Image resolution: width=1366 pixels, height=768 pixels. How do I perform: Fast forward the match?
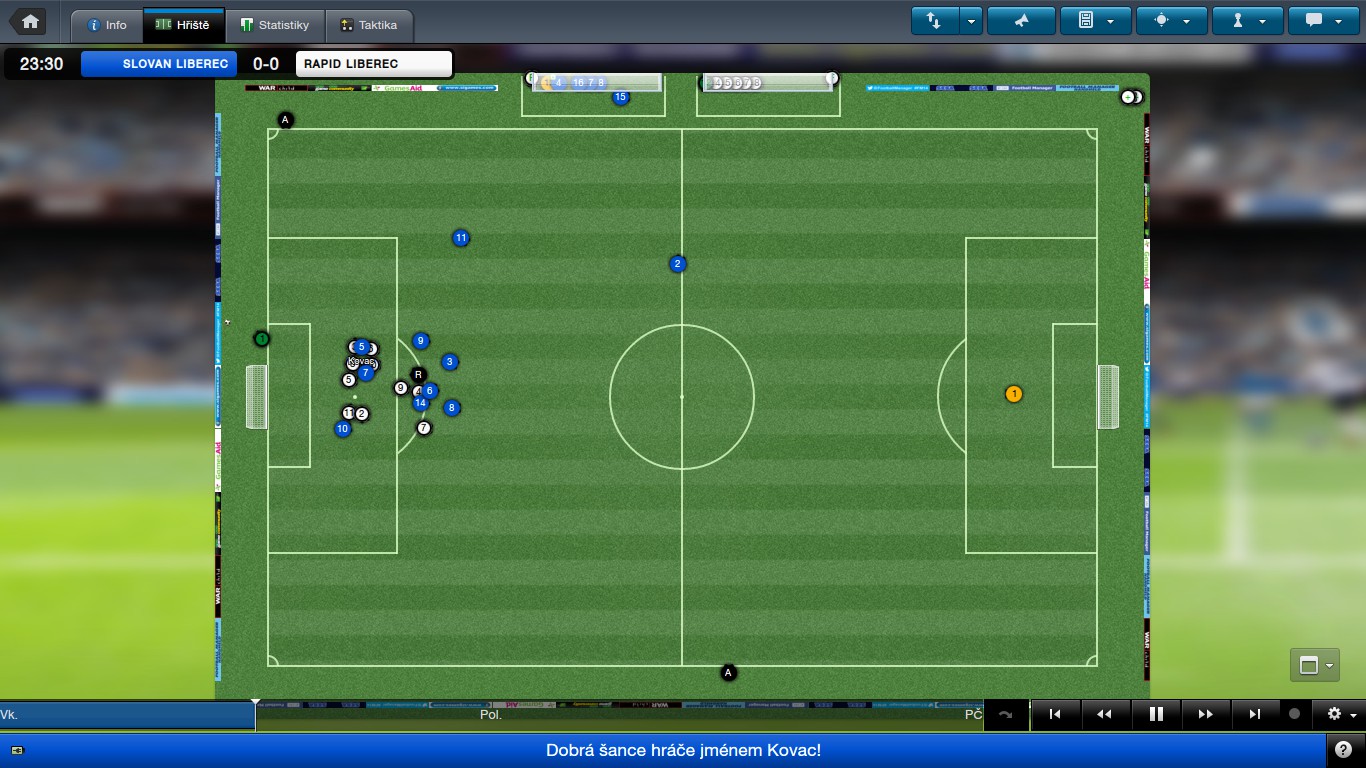click(1205, 714)
